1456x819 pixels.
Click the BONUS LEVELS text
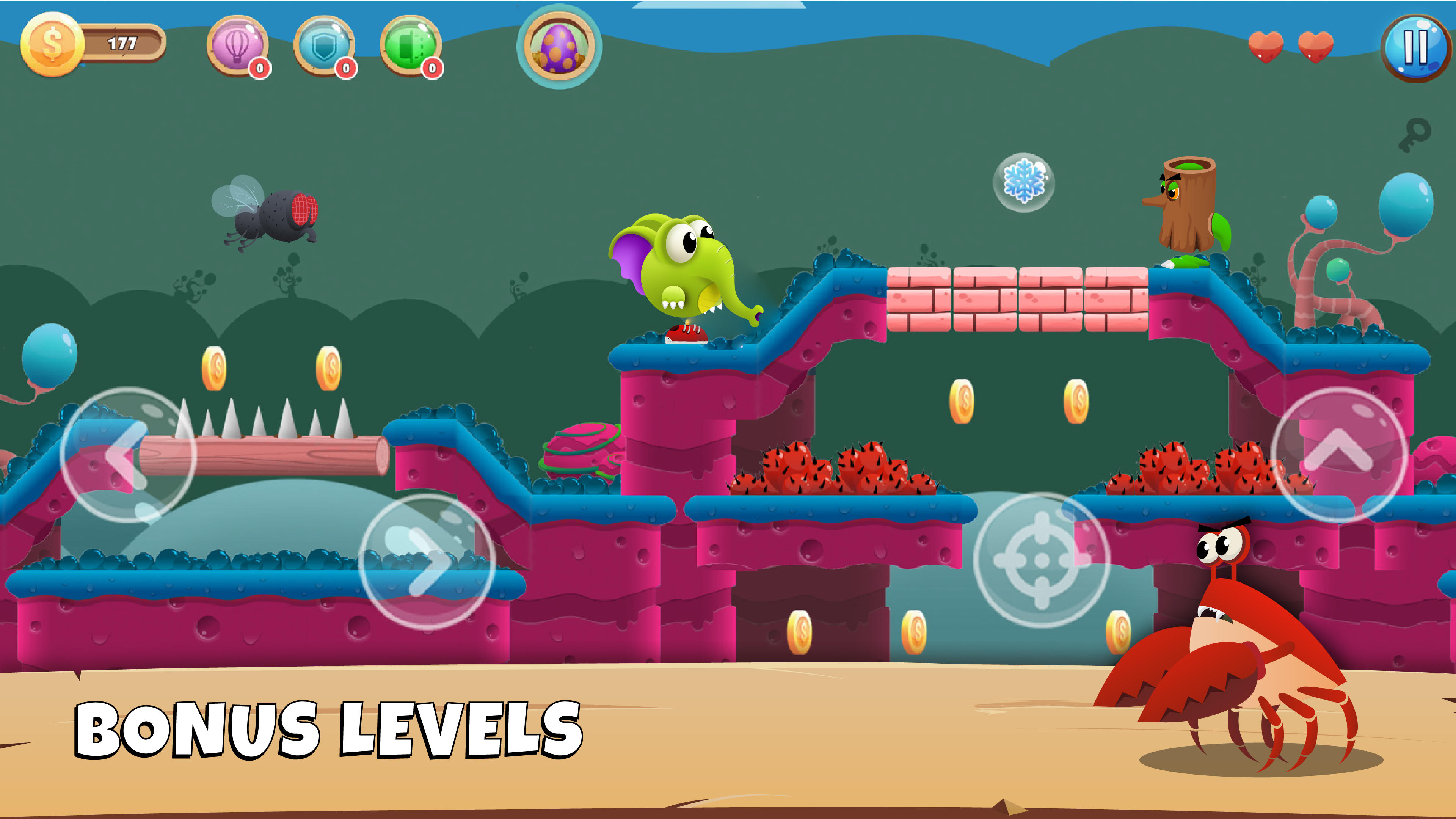coord(331,729)
